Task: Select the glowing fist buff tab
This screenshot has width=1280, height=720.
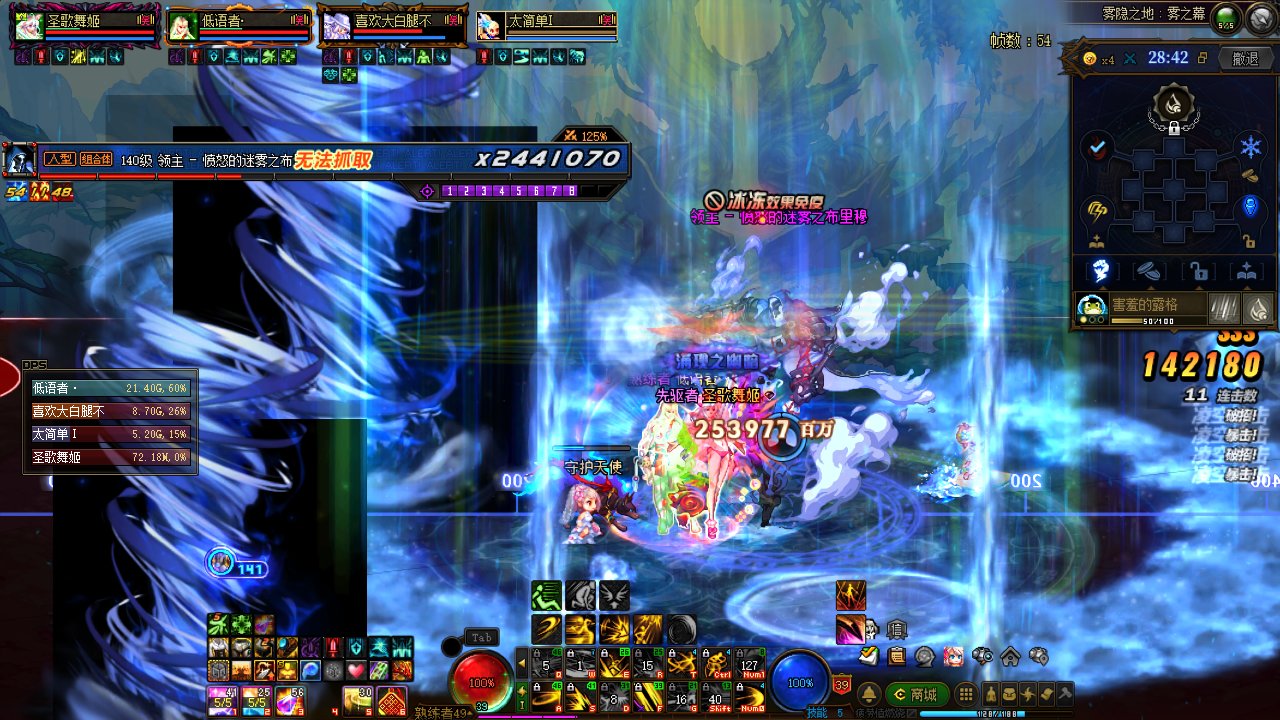Action: click(1100, 270)
